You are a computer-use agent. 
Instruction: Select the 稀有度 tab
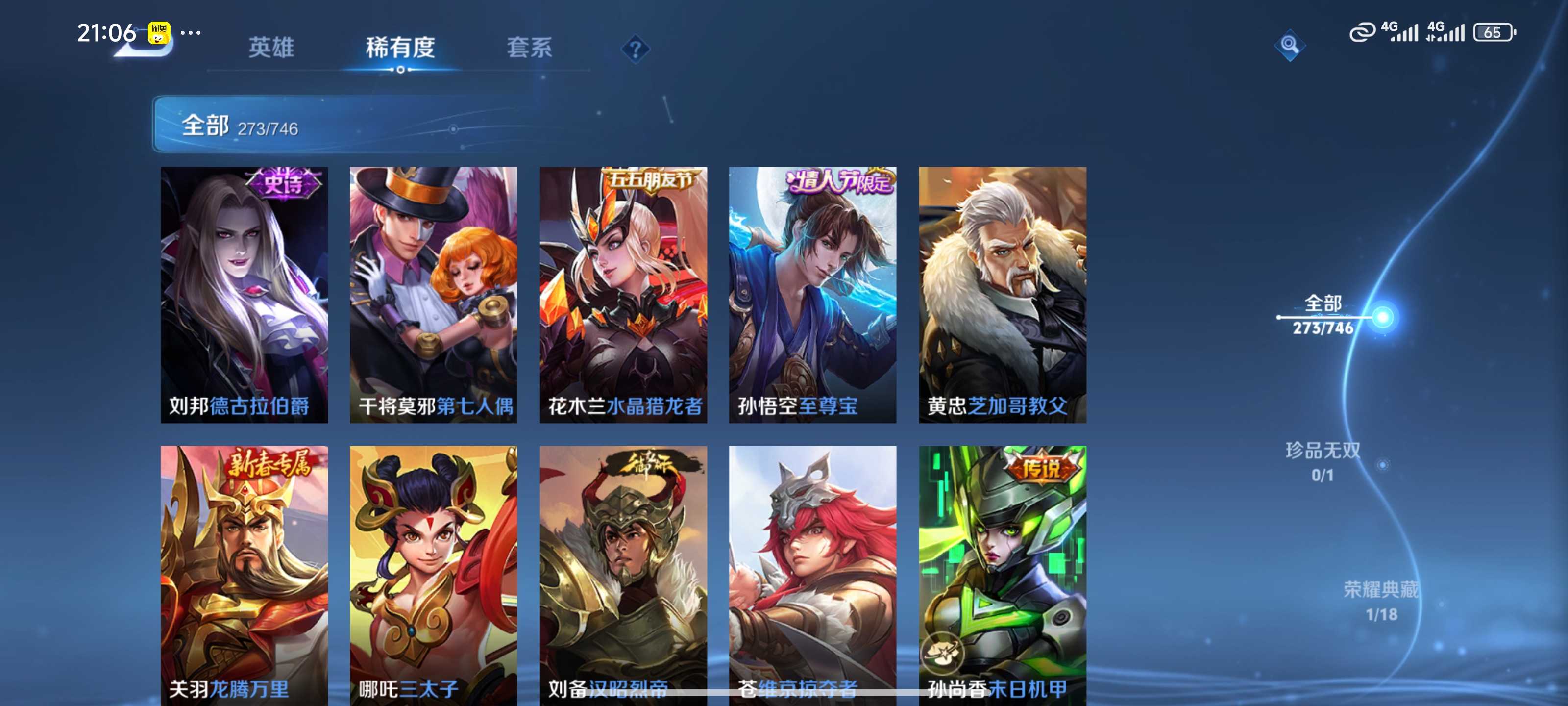click(400, 48)
